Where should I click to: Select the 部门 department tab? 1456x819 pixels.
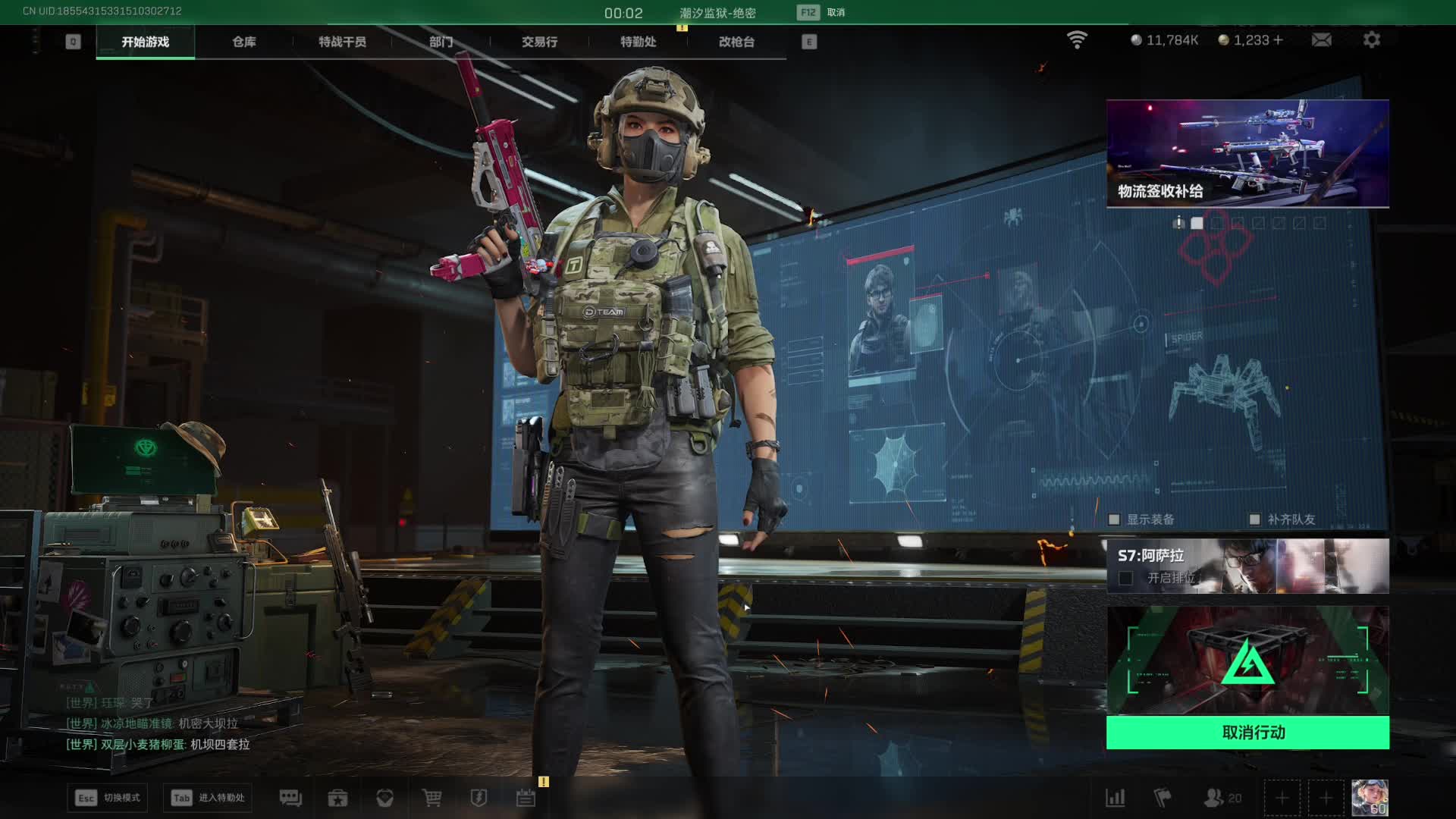[441, 42]
